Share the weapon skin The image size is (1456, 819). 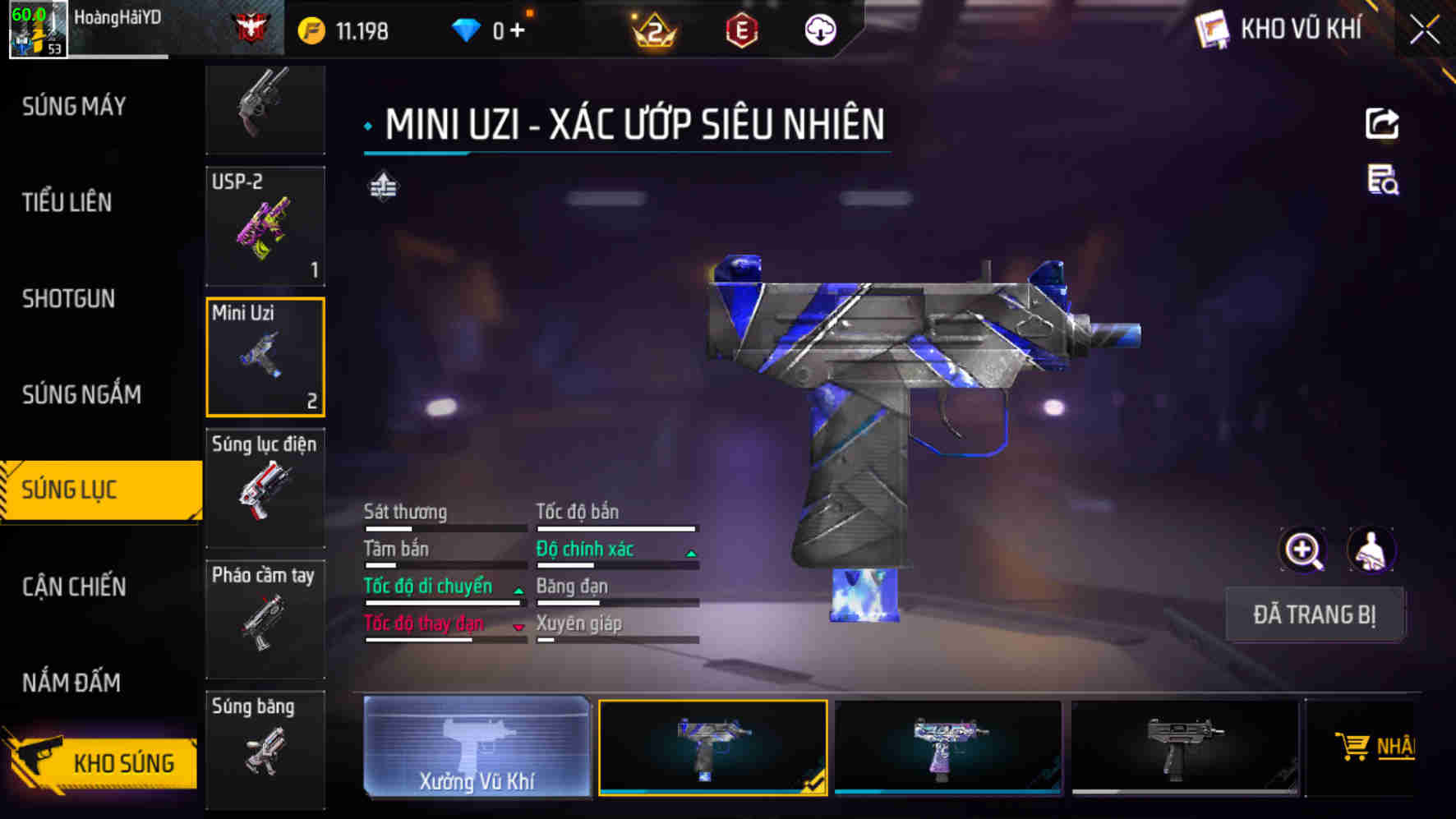(x=1382, y=124)
